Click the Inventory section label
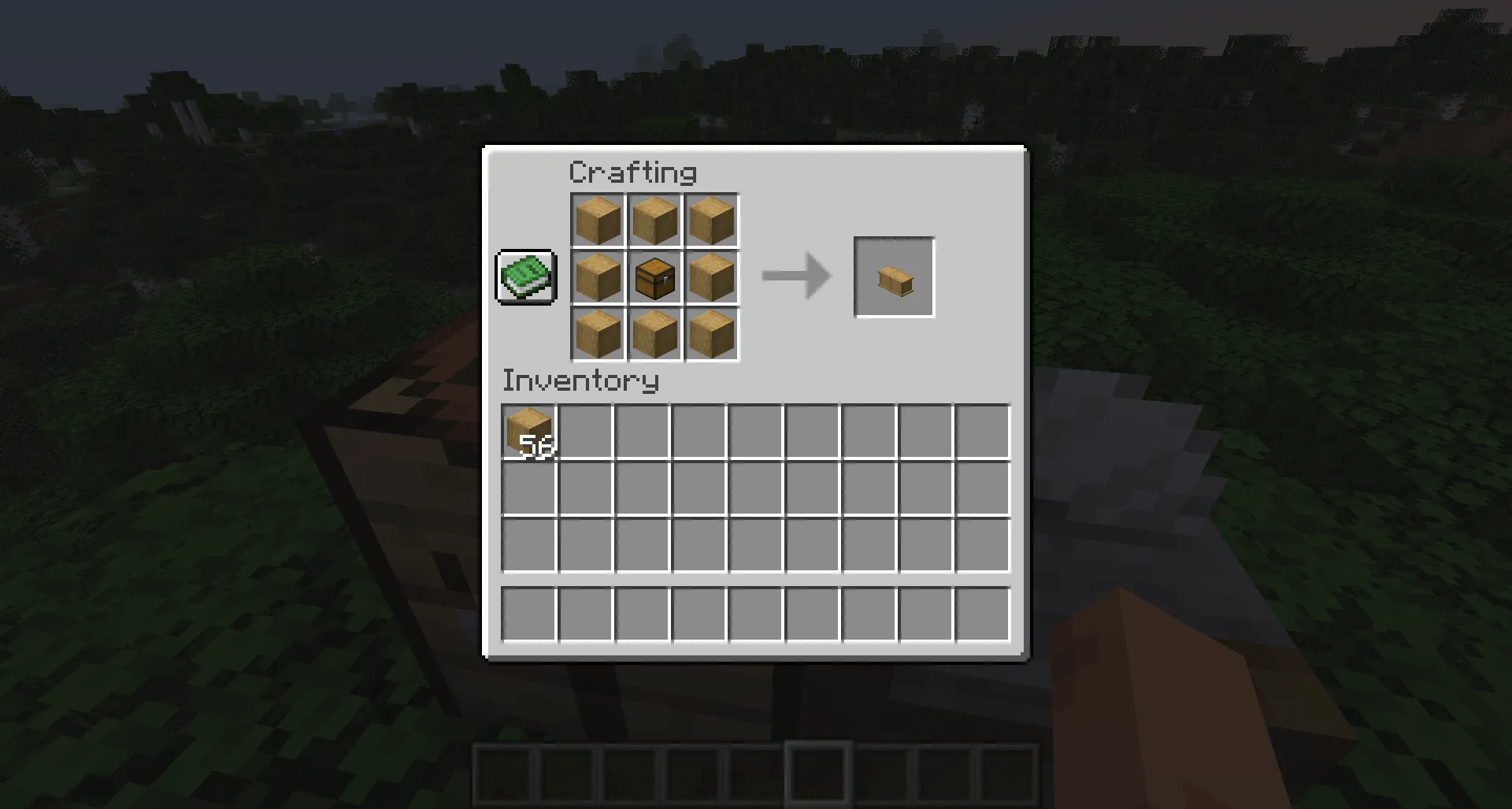Image resolution: width=1512 pixels, height=809 pixels. tap(580, 381)
